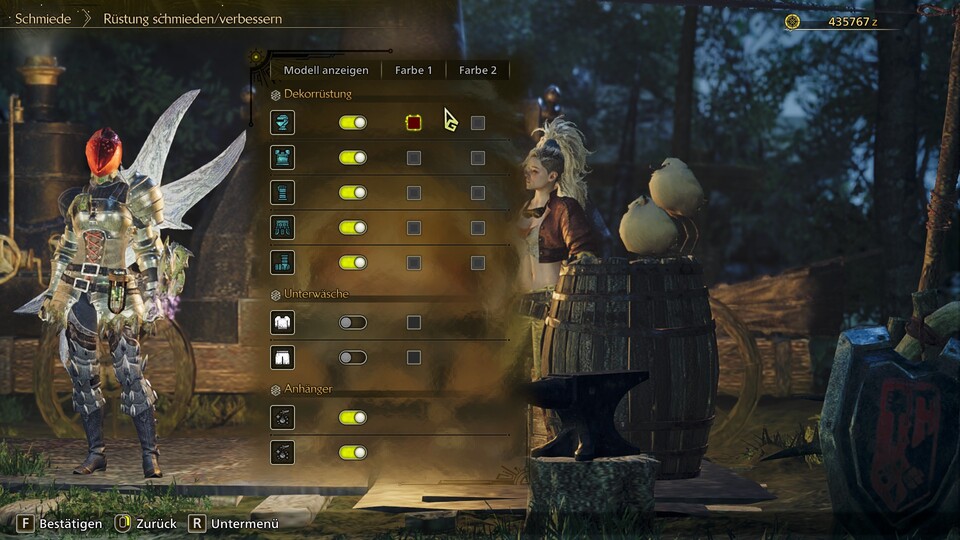Screen dimensions: 960x540
Task: Toggle model display for the leg armor
Action: click(x=353, y=262)
